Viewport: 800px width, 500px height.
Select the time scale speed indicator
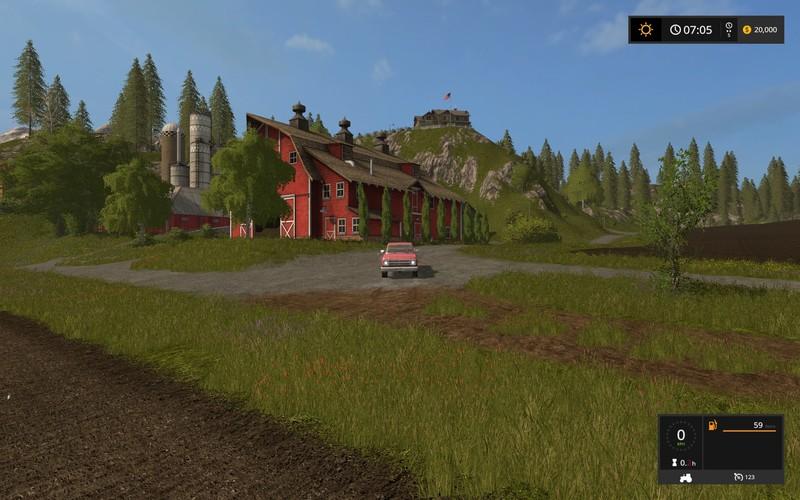(x=728, y=30)
